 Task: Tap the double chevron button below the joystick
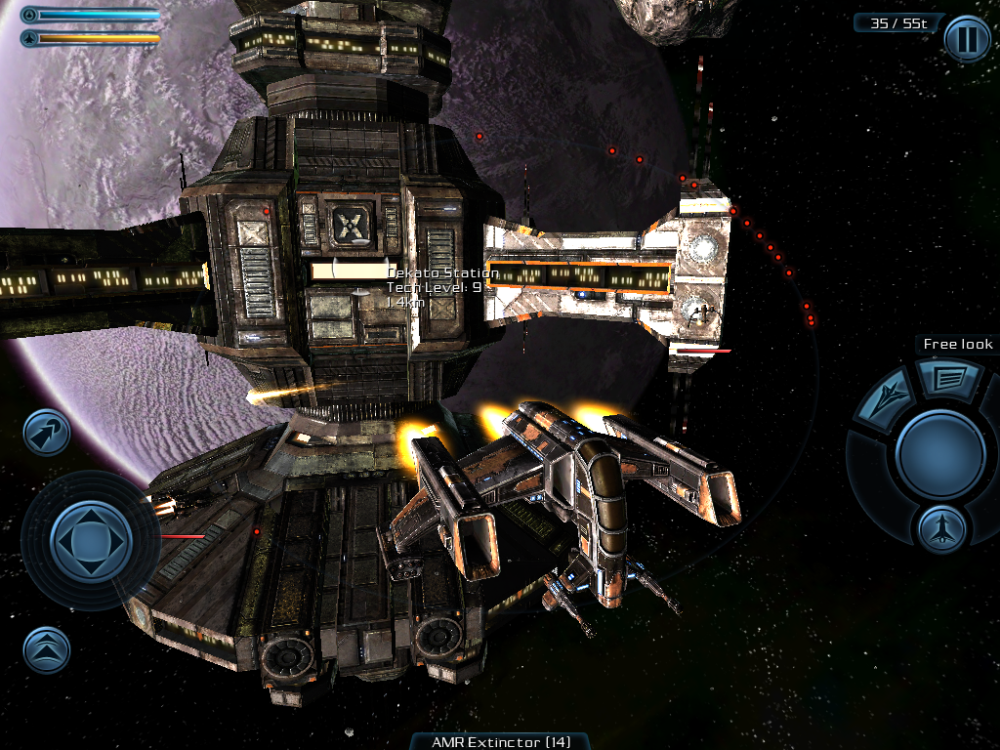click(47, 650)
